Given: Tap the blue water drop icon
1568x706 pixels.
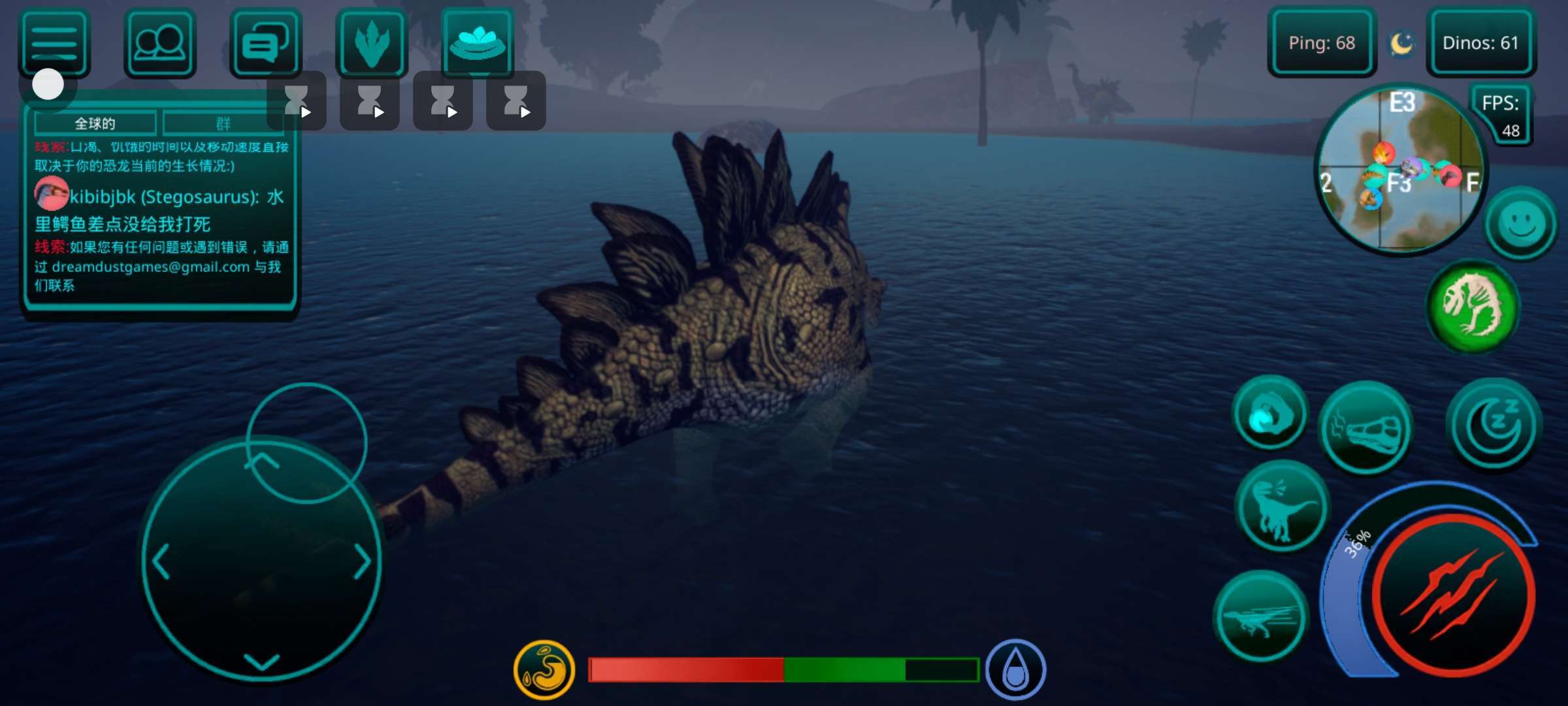Looking at the screenshot, I should pos(1015,670).
